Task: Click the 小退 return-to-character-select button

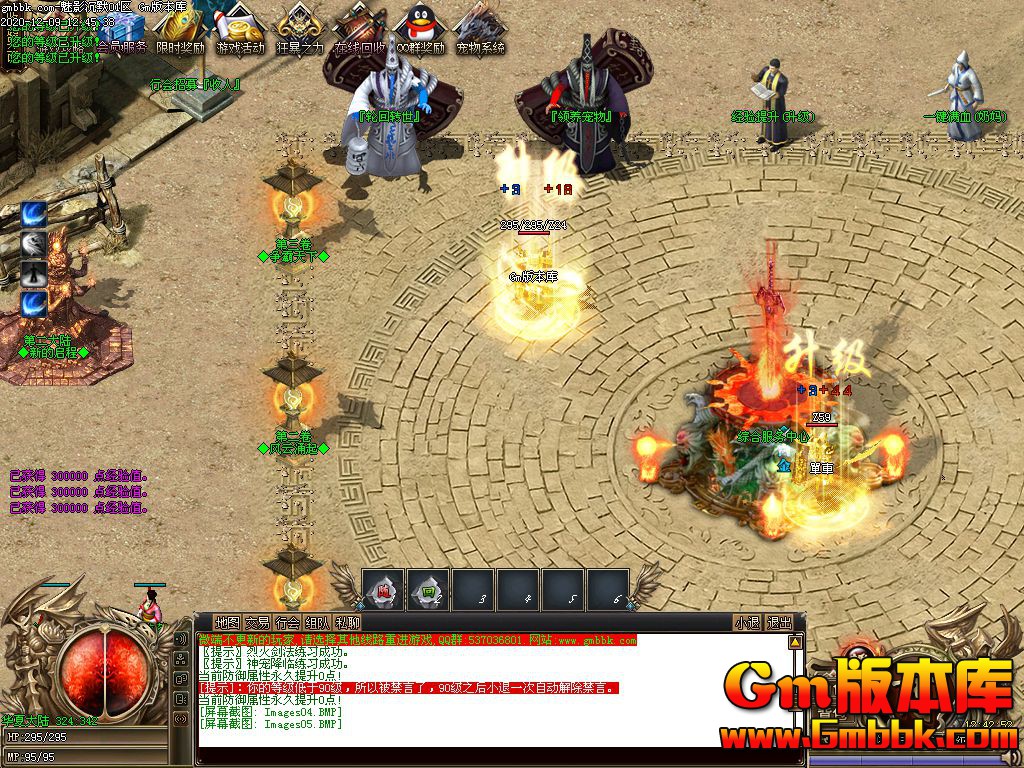Action: (747, 622)
